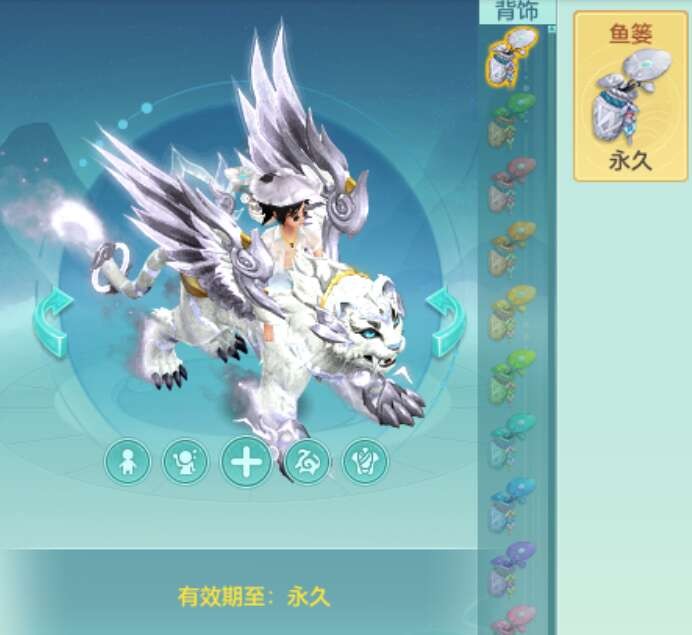The width and height of the screenshot is (692, 635).
Task: Toggle the mount icon button
Action: click(x=306, y=462)
